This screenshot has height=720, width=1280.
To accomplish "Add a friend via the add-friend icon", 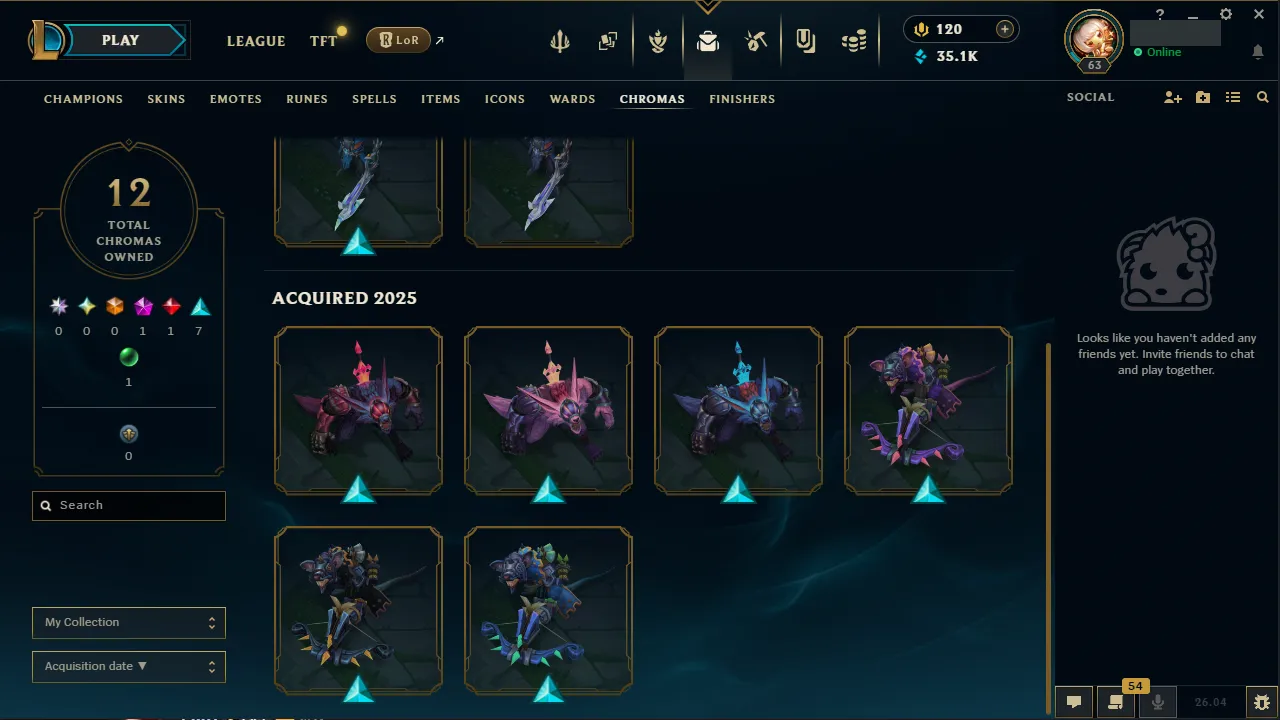I will (1172, 97).
